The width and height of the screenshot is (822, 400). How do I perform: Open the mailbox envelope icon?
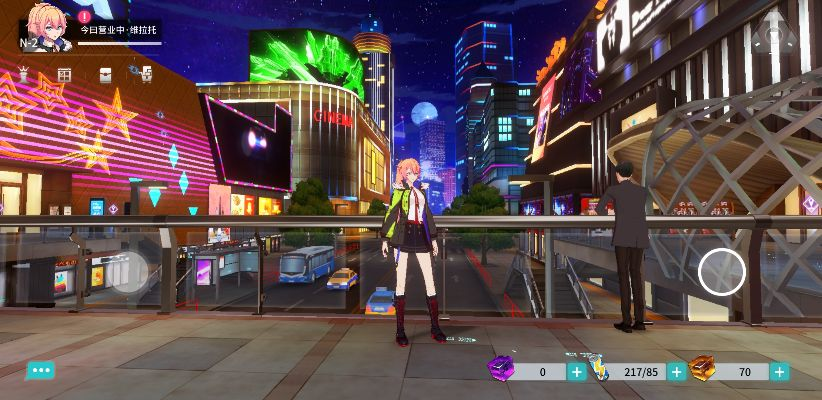click(105, 74)
